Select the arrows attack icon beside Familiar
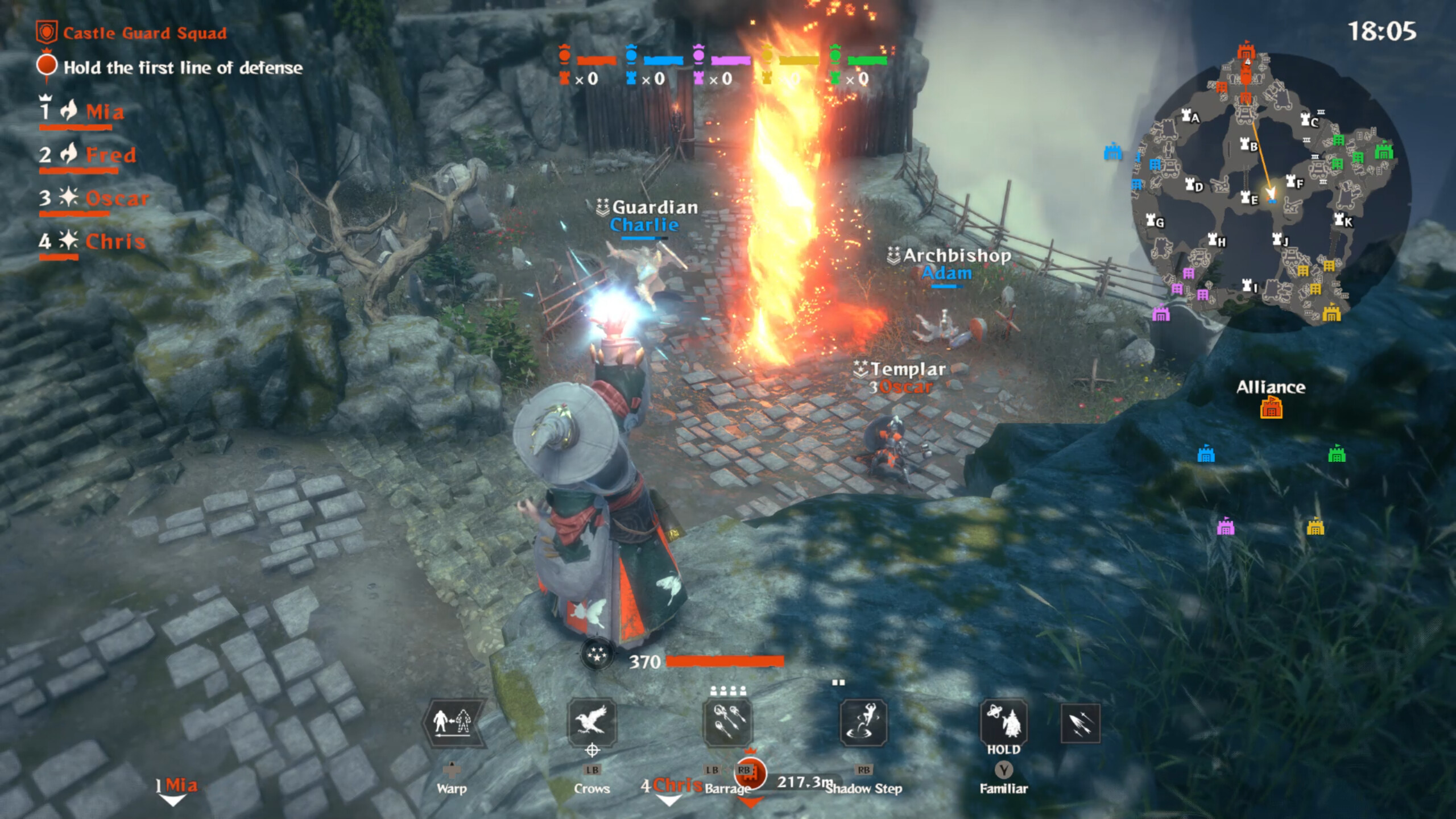 click(x=1081, y=723)
